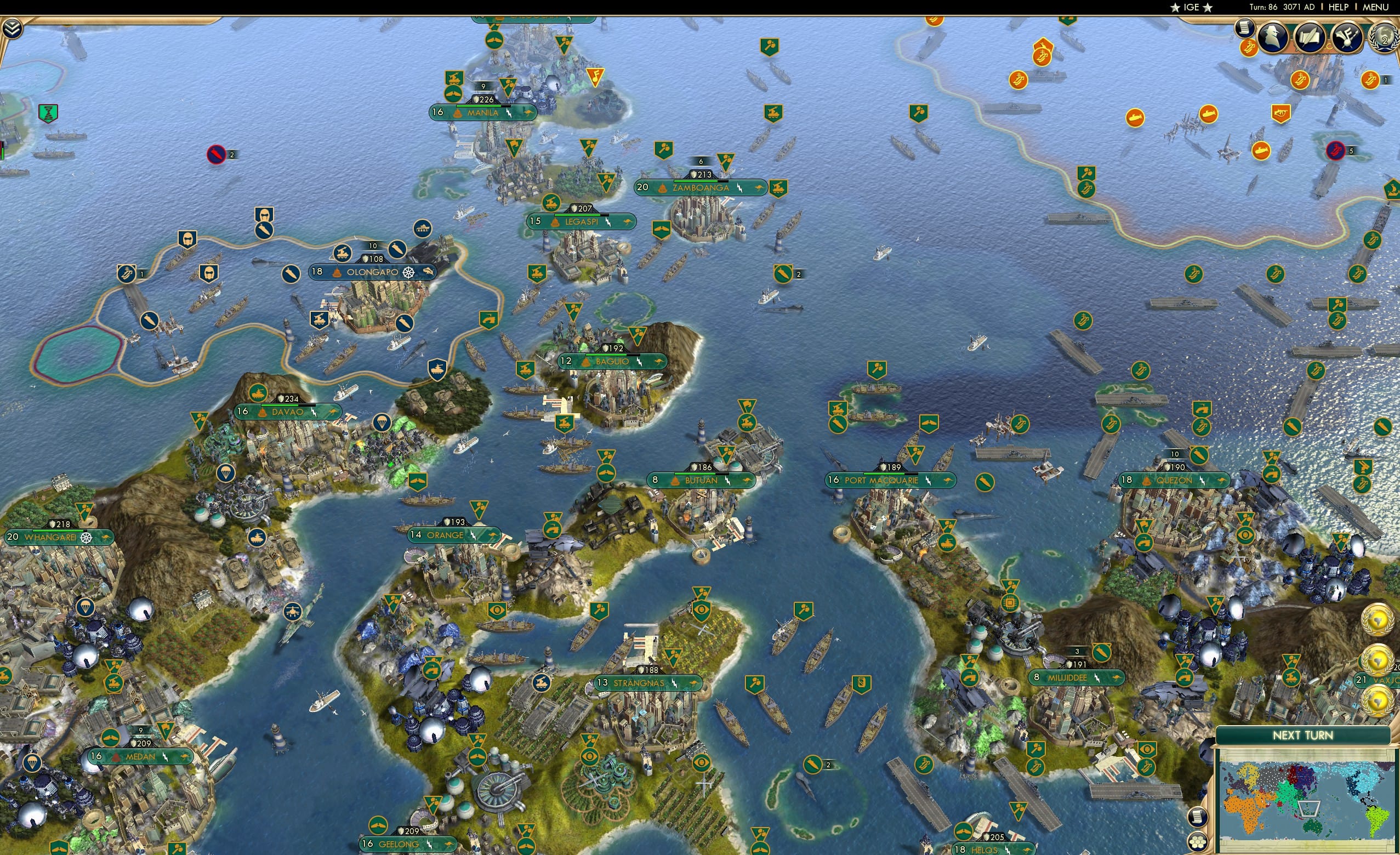Image resolution: width=1400 pixels, height=855 pixels.
Task: Click the orange carrier notification icon near top-right
Action: pyautogui.click(x=1301, y=79)
